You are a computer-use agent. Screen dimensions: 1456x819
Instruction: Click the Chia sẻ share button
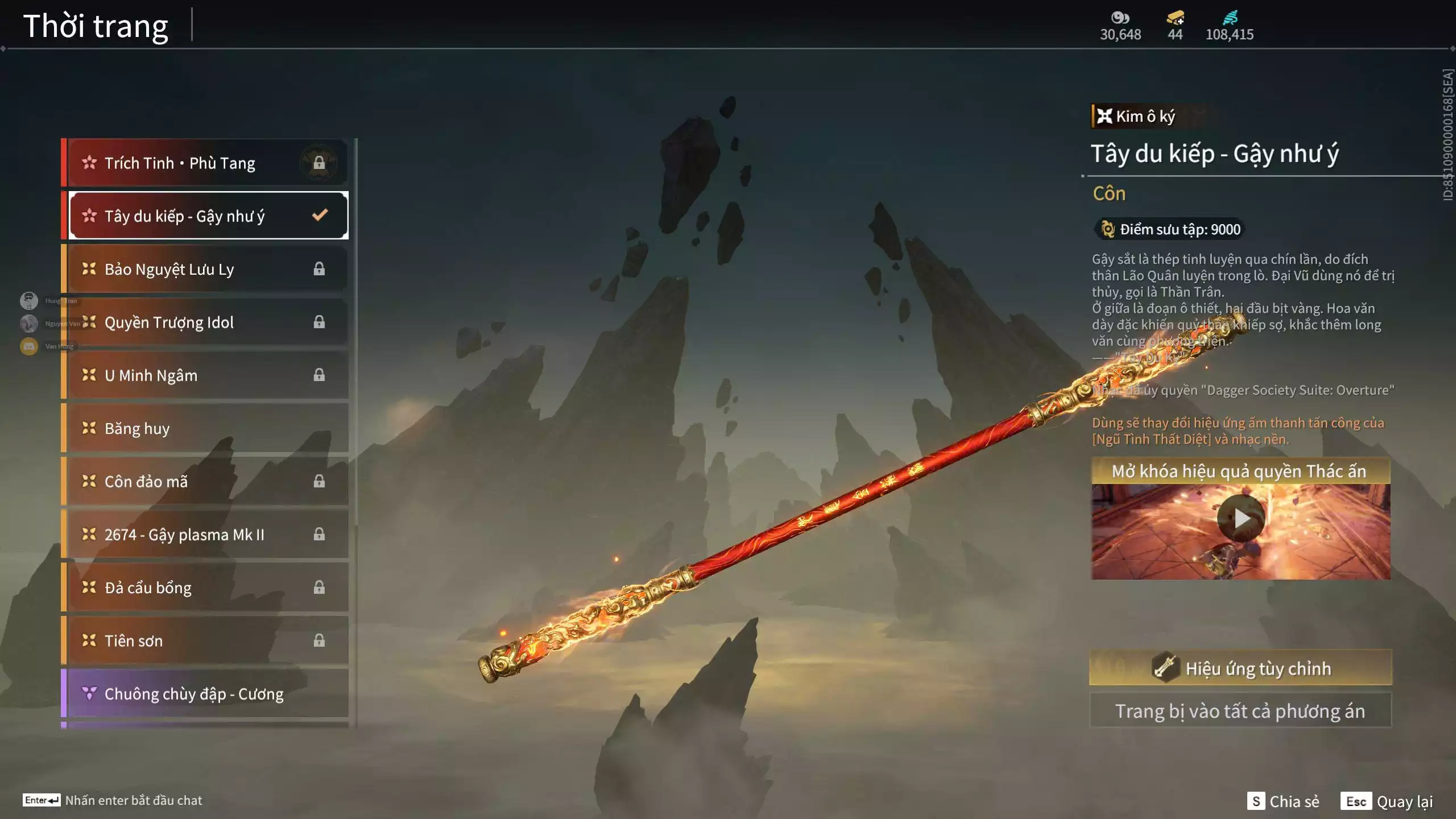[x=1283, y=801]
